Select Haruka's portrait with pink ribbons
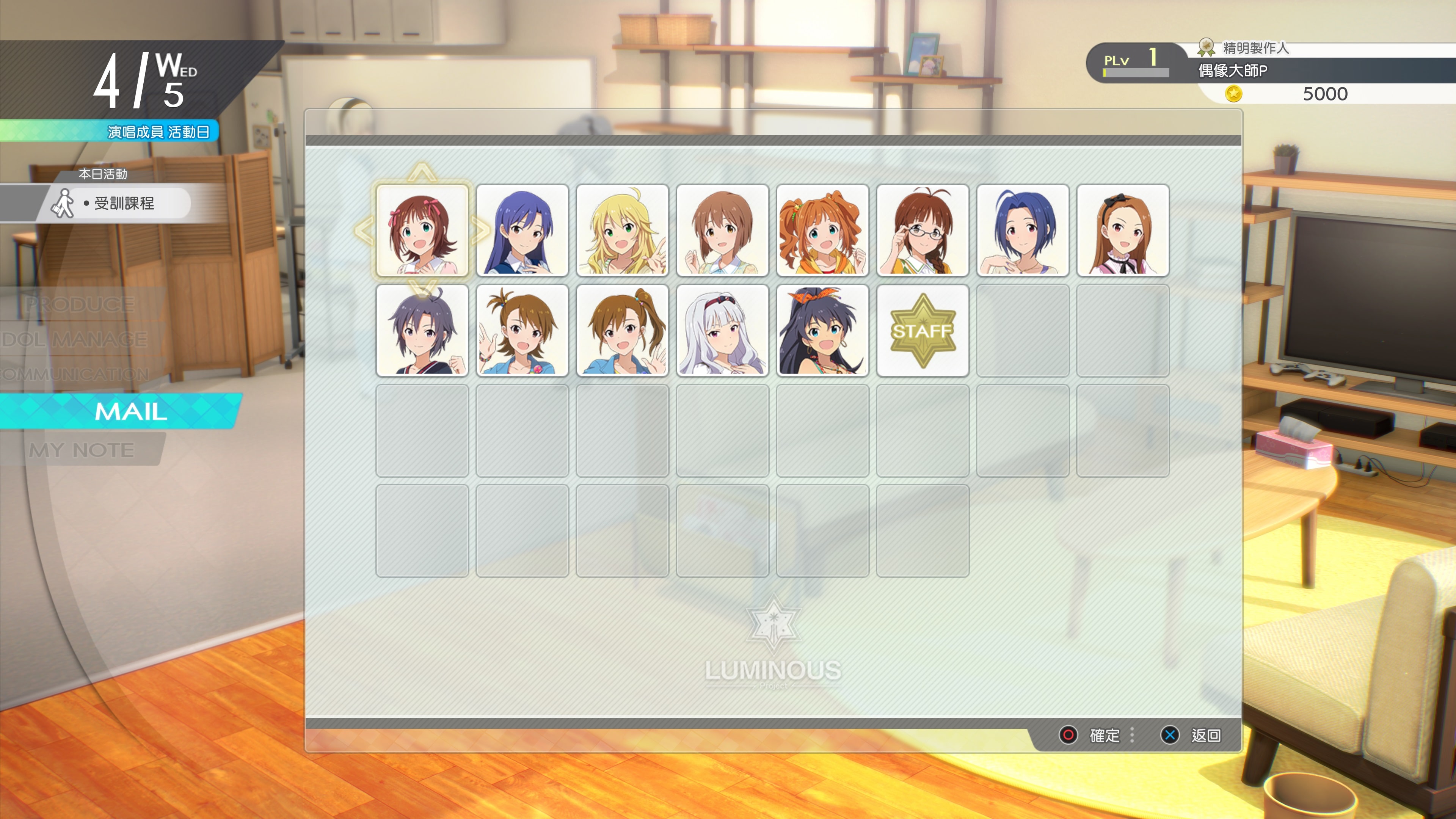Image resolution: width=1456 pixels, height=819 pixels. 423,231
